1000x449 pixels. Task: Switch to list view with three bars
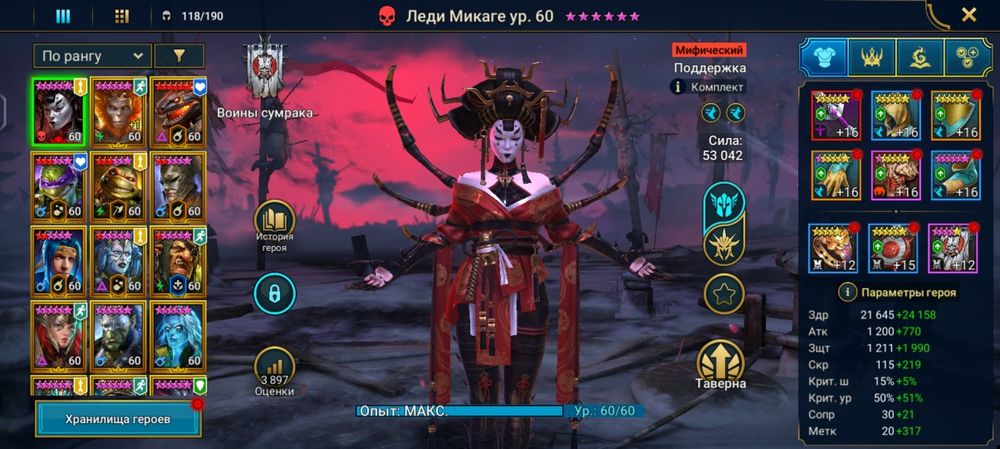pyautogui.click(x=63, y=16)
